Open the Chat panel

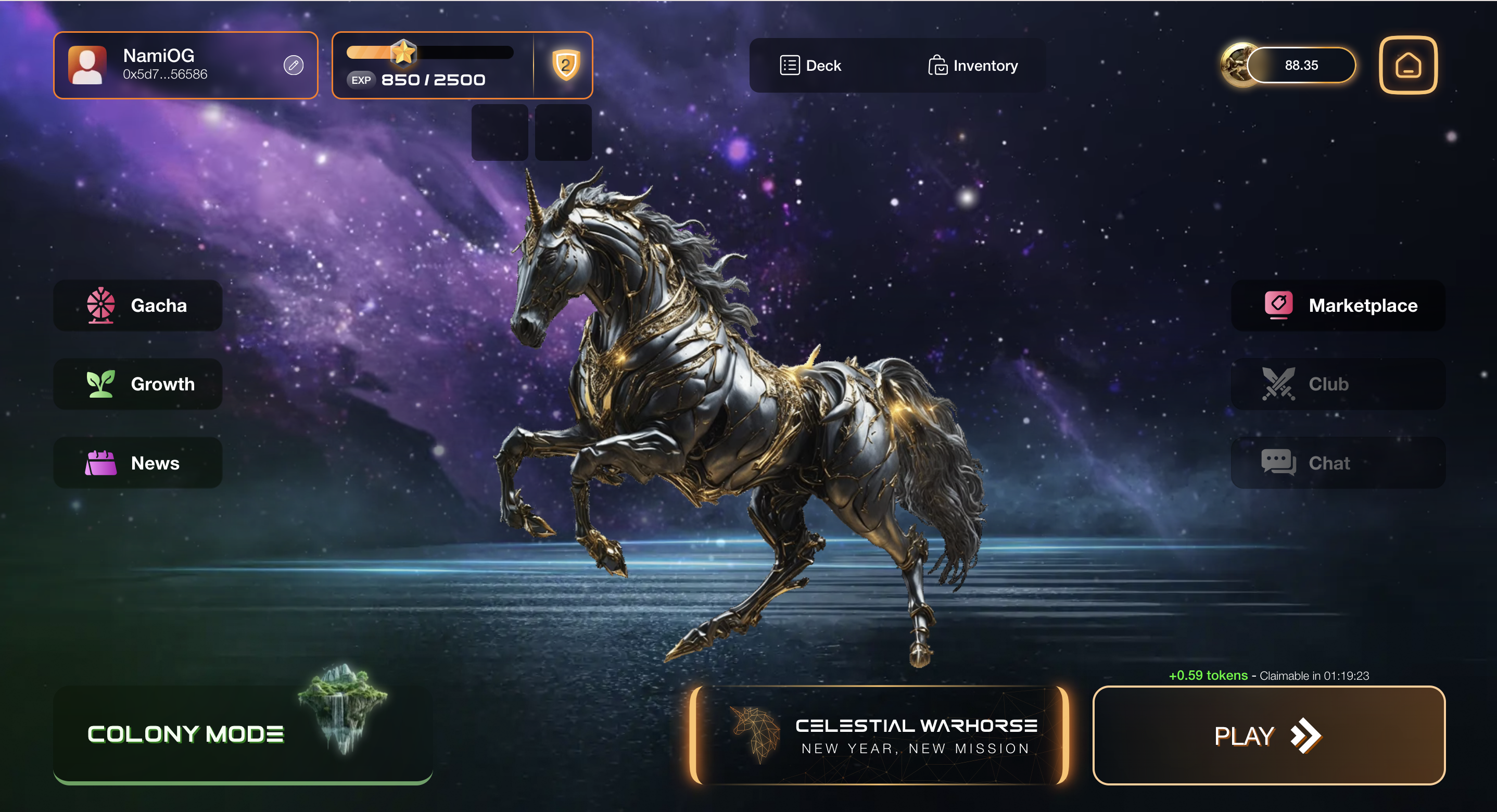(x=1338, y=463)
